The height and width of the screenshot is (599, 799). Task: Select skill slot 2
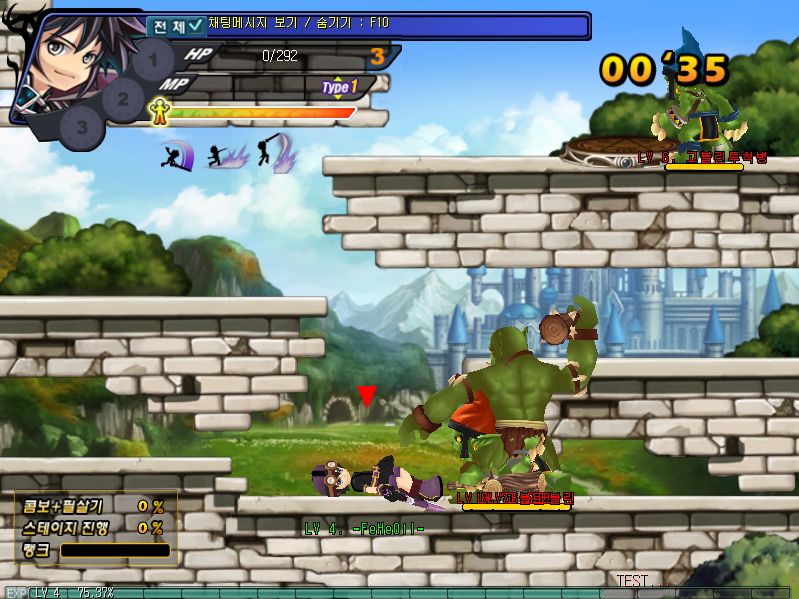pos(123,98)
